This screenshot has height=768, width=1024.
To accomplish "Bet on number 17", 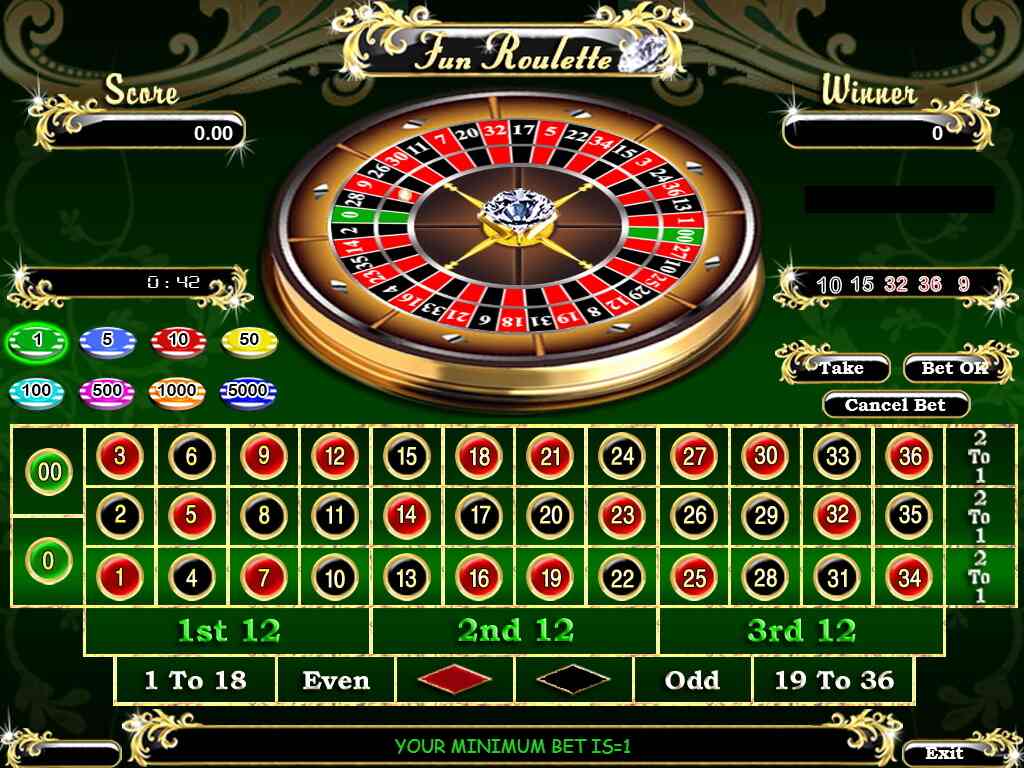I will click(x=479, y=516).
